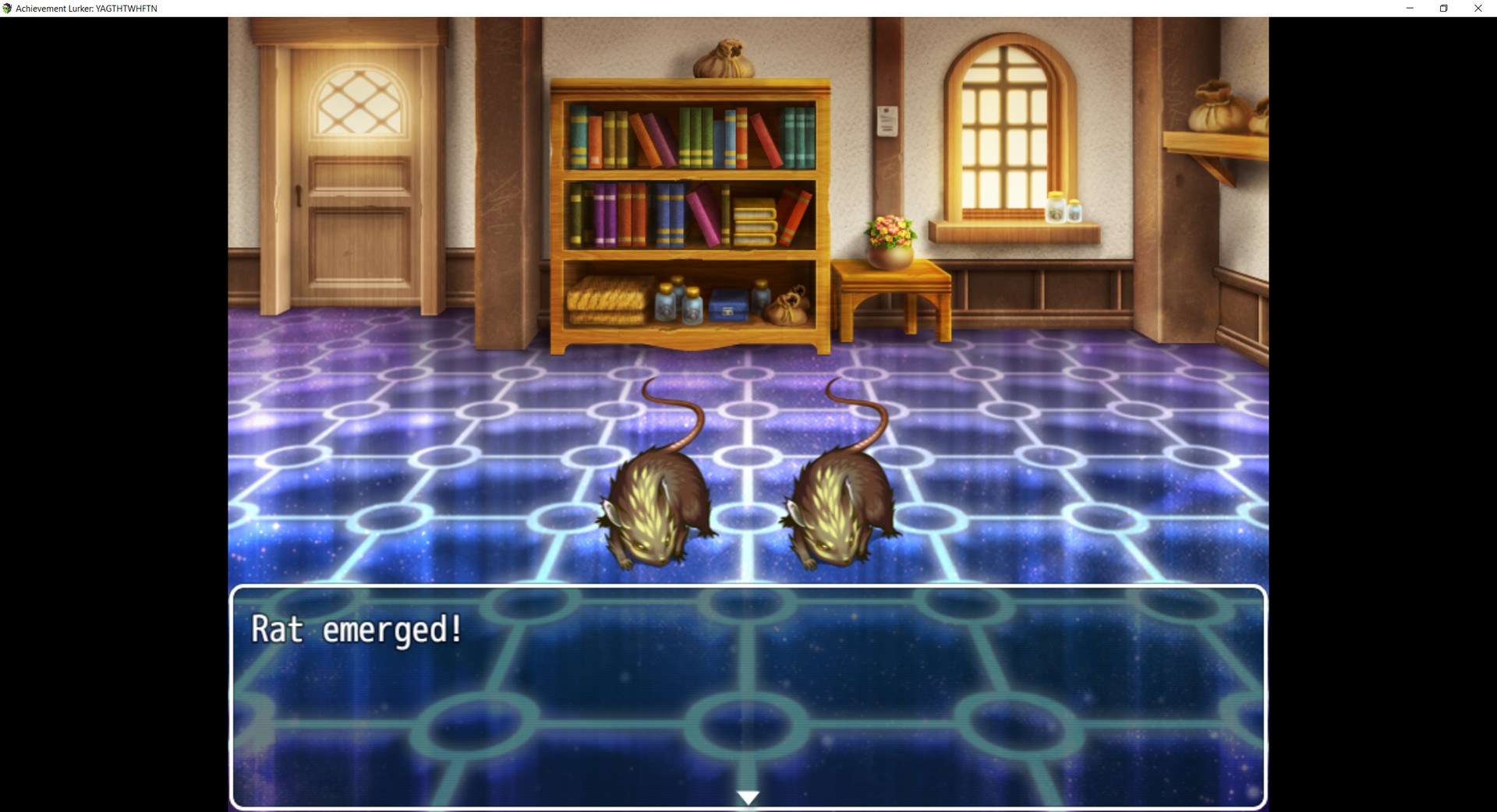Click the game window title text YAGTHTWHFTN
The height and width of the screenshot is (812, 1497).
point(125,8)
